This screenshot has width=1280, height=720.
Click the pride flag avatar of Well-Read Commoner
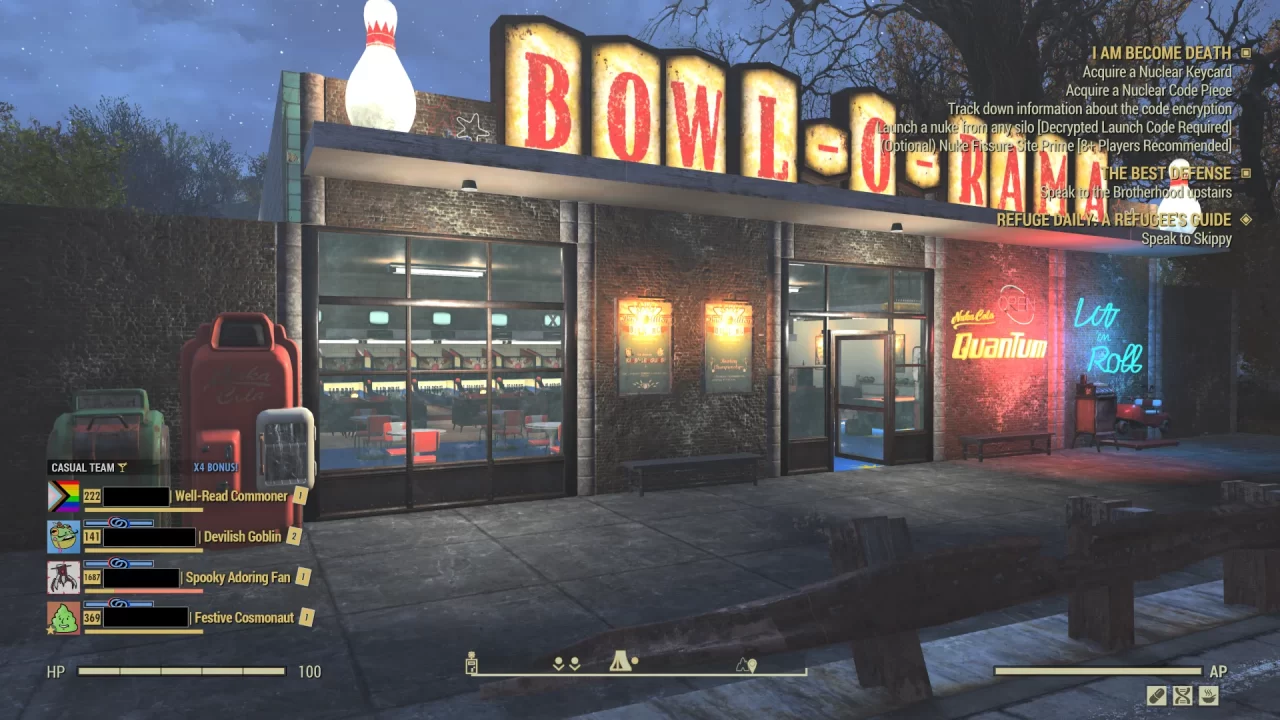coord(62,496)
